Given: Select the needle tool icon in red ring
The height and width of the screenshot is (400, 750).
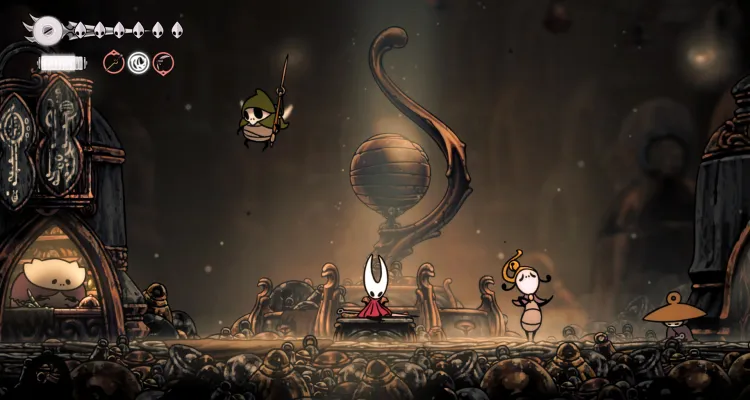Looking at the screenshot, I should point(114,62).
